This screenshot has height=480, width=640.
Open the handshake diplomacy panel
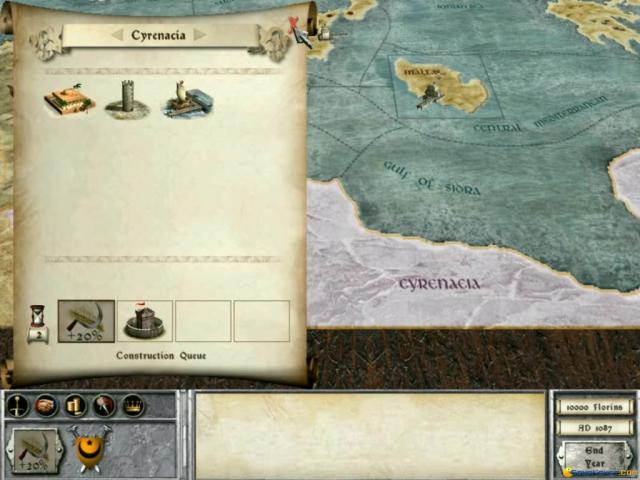click(x=46, y=406)
